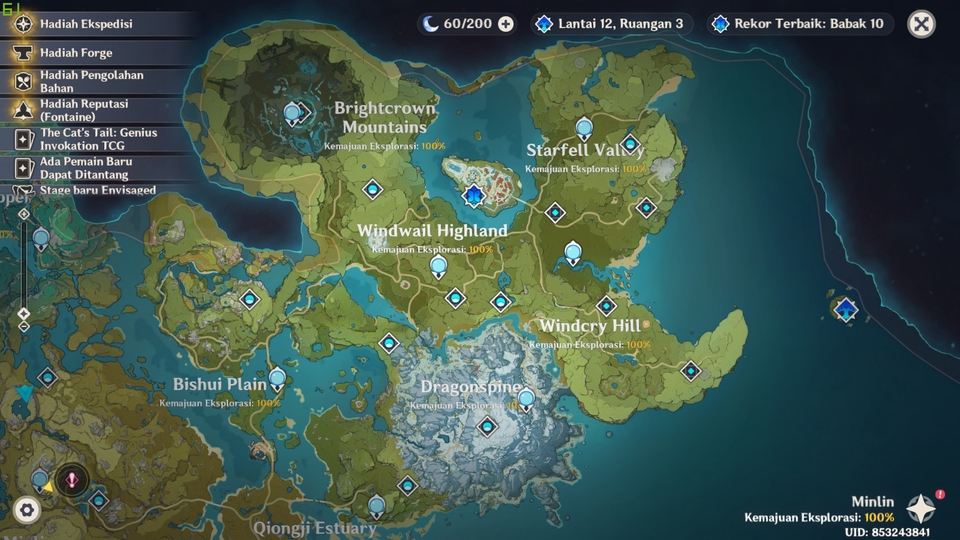Select the teleport waypoint below Windcry Hill label
The width and height of the screenshot is (960, 540).
[x=691, y=371]
